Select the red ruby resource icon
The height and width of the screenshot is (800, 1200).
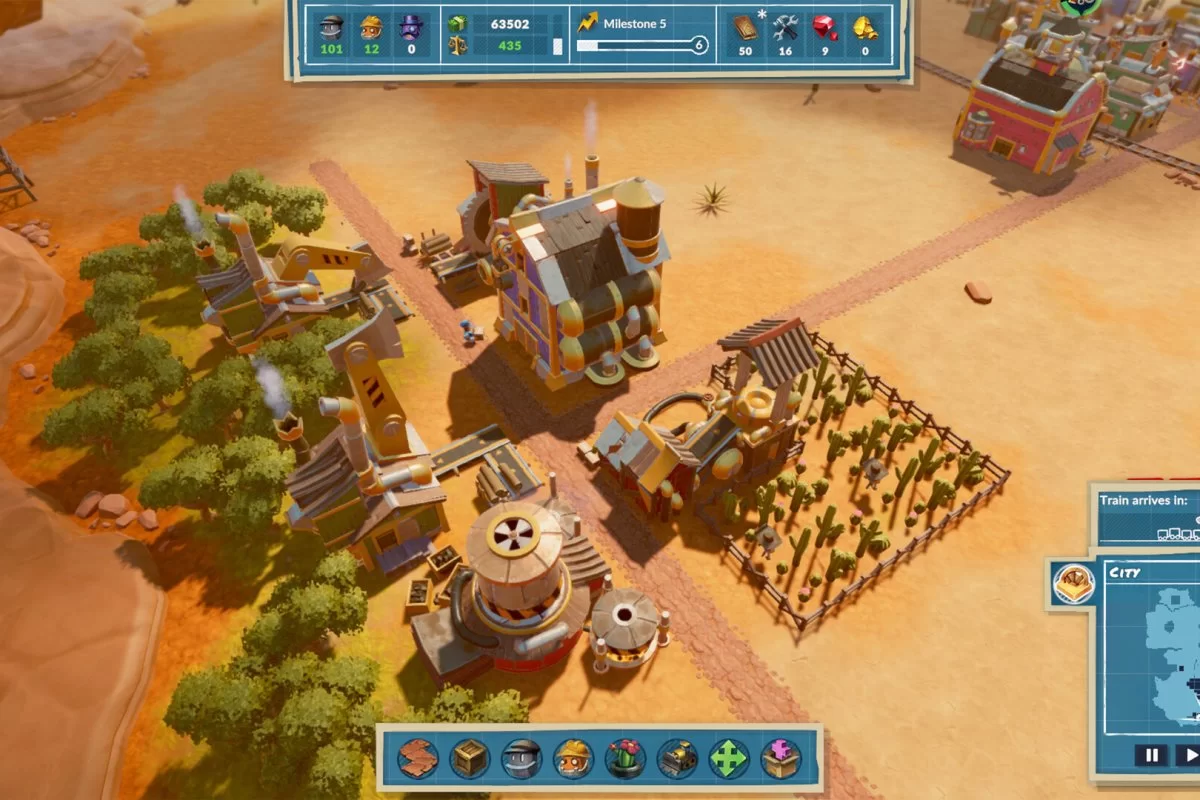pos(825,27)
